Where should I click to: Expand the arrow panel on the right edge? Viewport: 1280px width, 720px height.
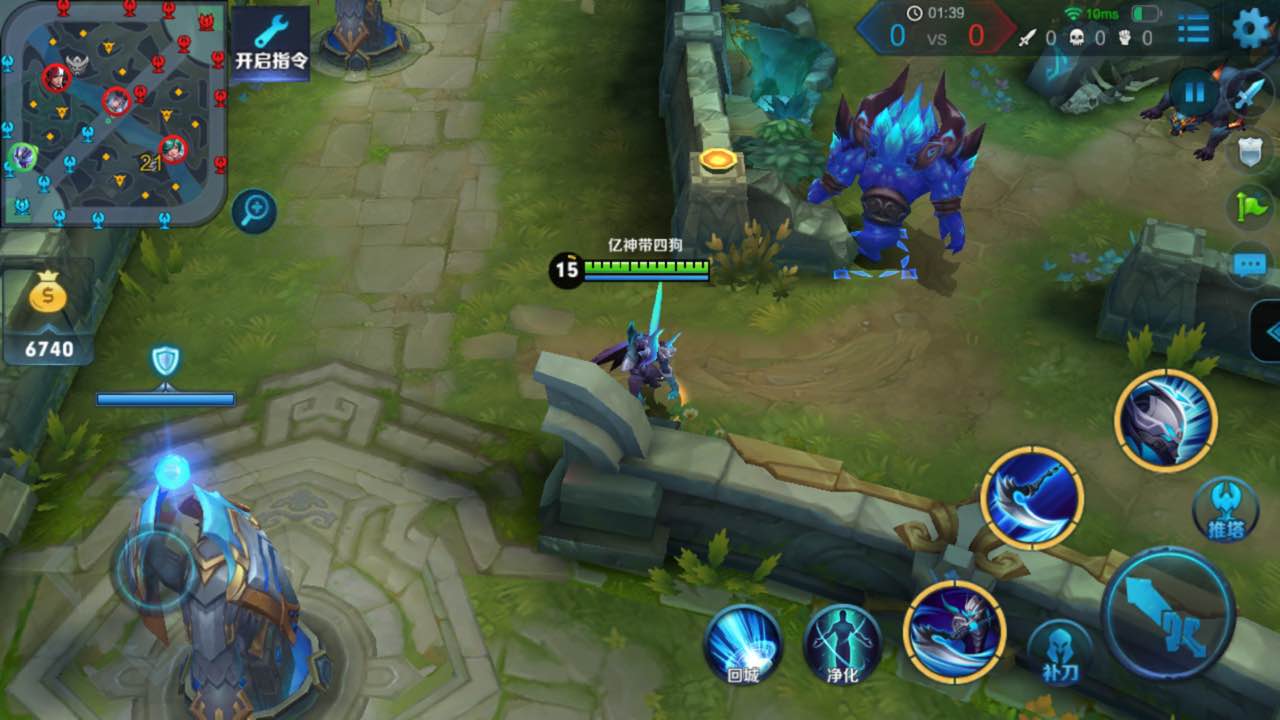tap(1267, 331)
